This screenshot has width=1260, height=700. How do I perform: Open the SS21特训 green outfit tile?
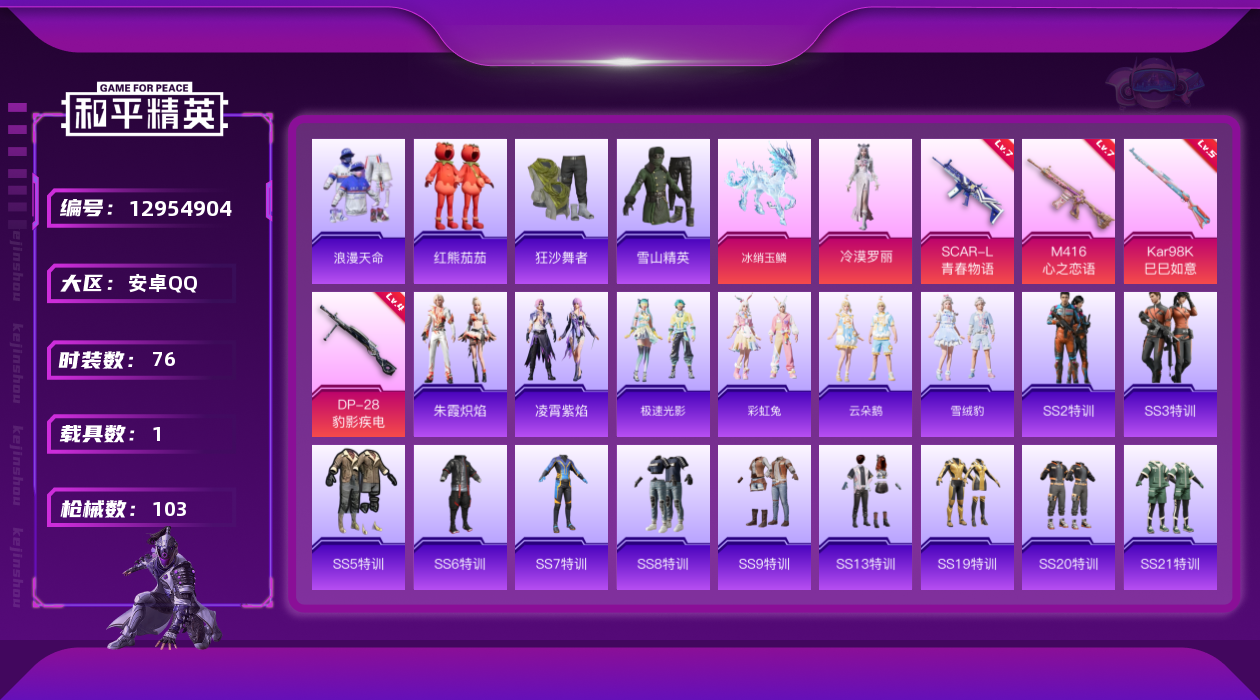point(1170,517)
